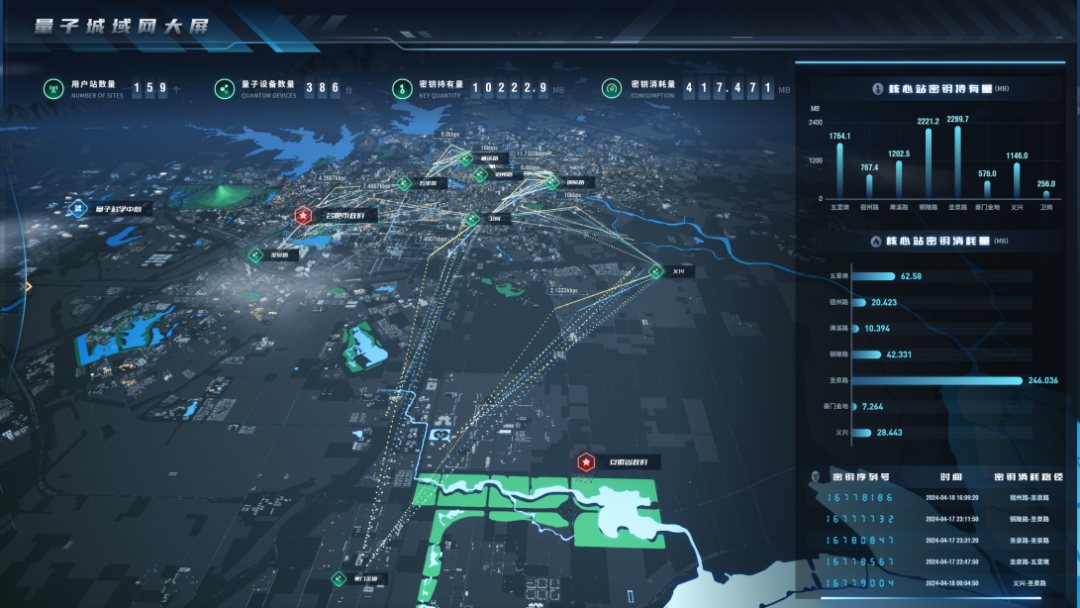This screenshot has height=608, width=1080.
Task: Select the 量子科学中心 map marker
Action: click(x=79, y=209)
